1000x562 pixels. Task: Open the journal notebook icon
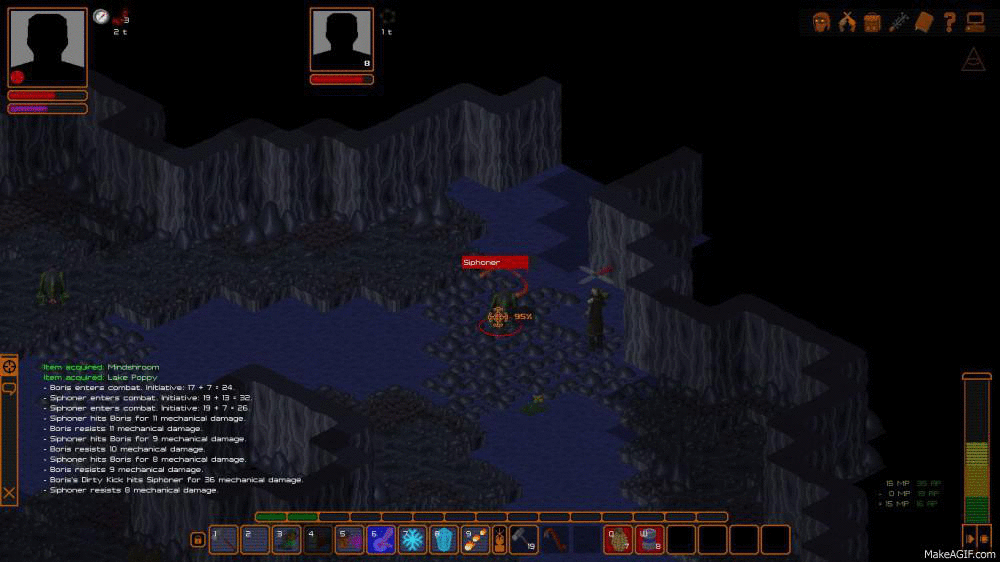(924, 22)
